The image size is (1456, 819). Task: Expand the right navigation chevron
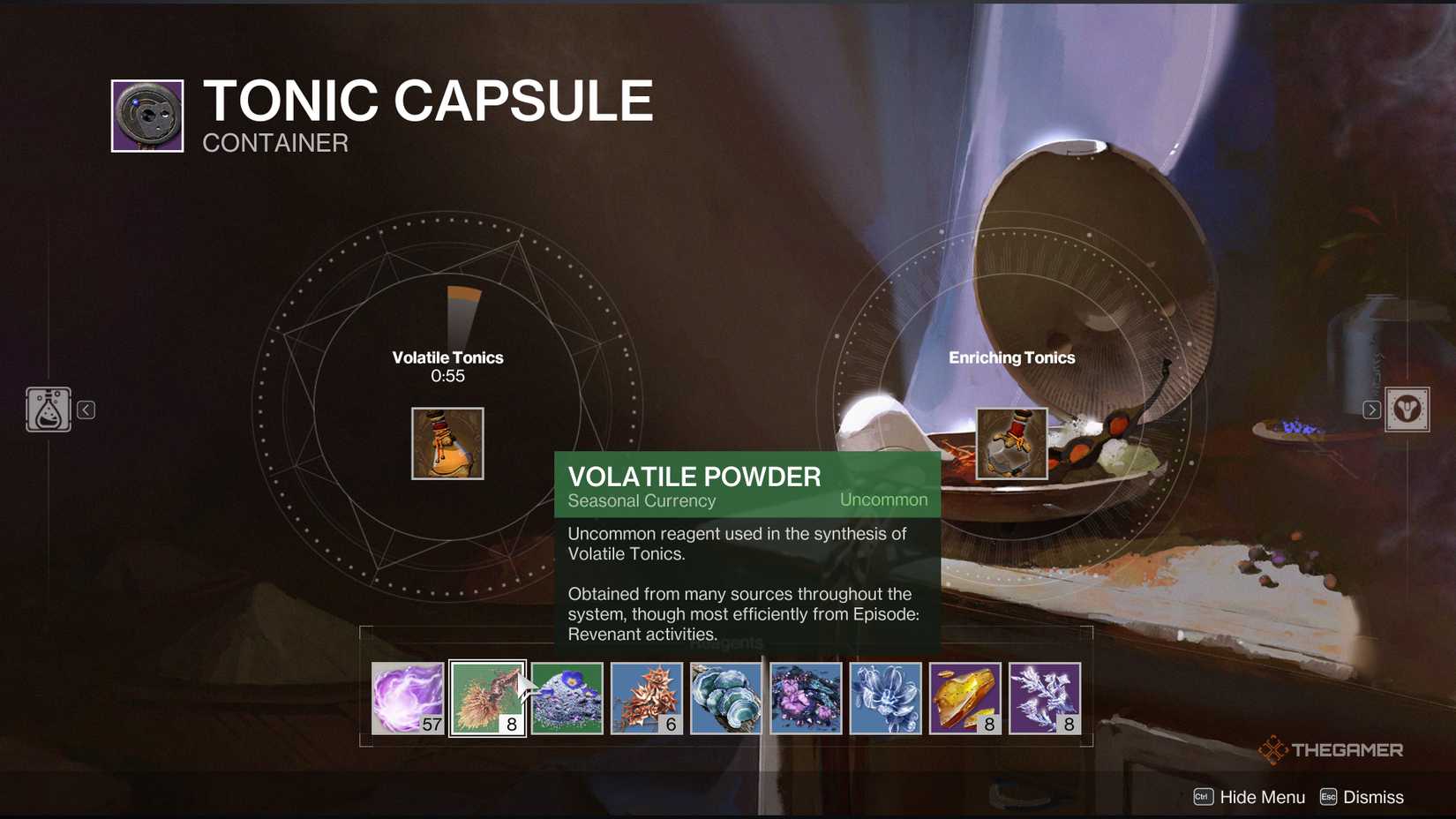tap(1372, 409)
